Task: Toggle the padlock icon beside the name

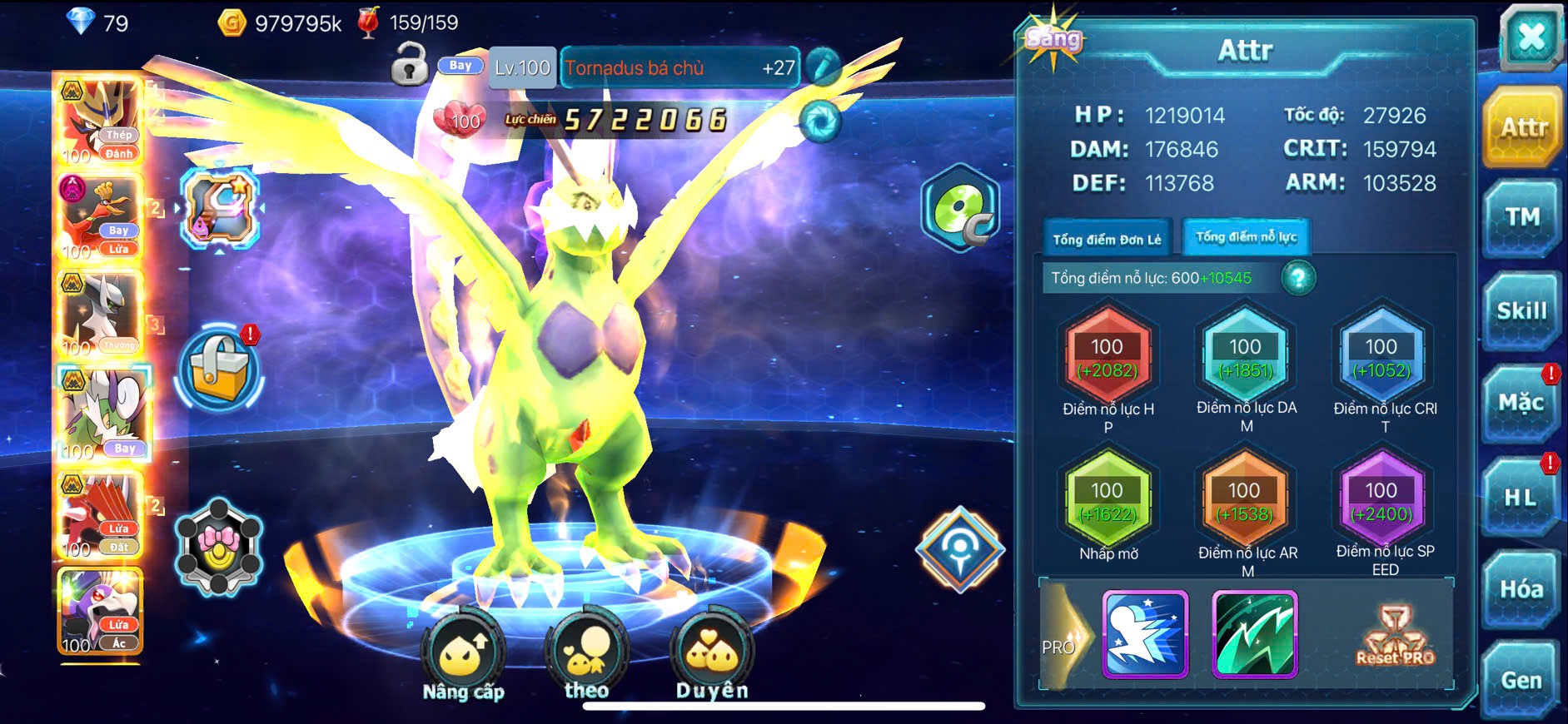Action: pos(410,65)
